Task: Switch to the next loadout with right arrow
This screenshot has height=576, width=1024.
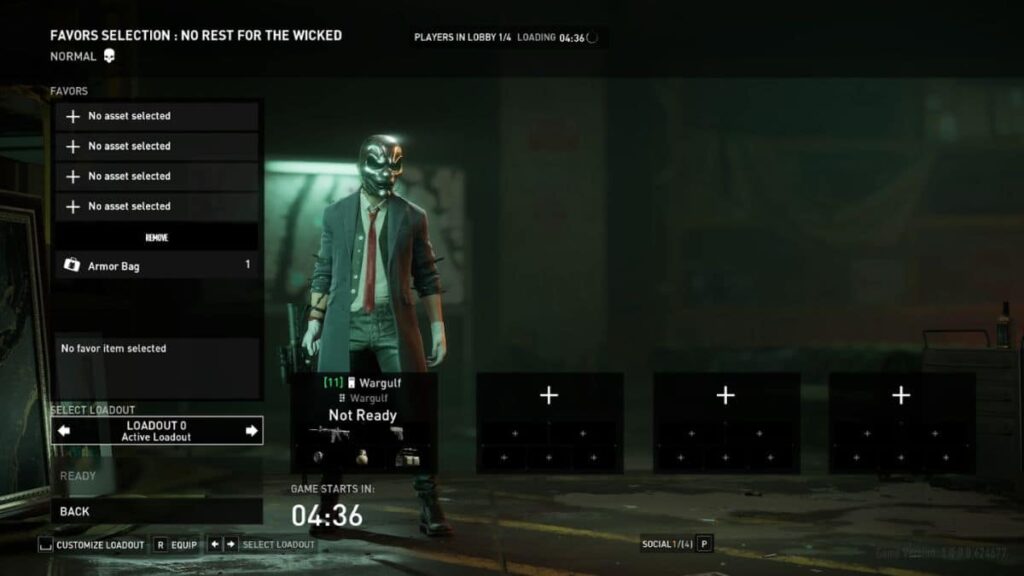Action: click(251, 431)
